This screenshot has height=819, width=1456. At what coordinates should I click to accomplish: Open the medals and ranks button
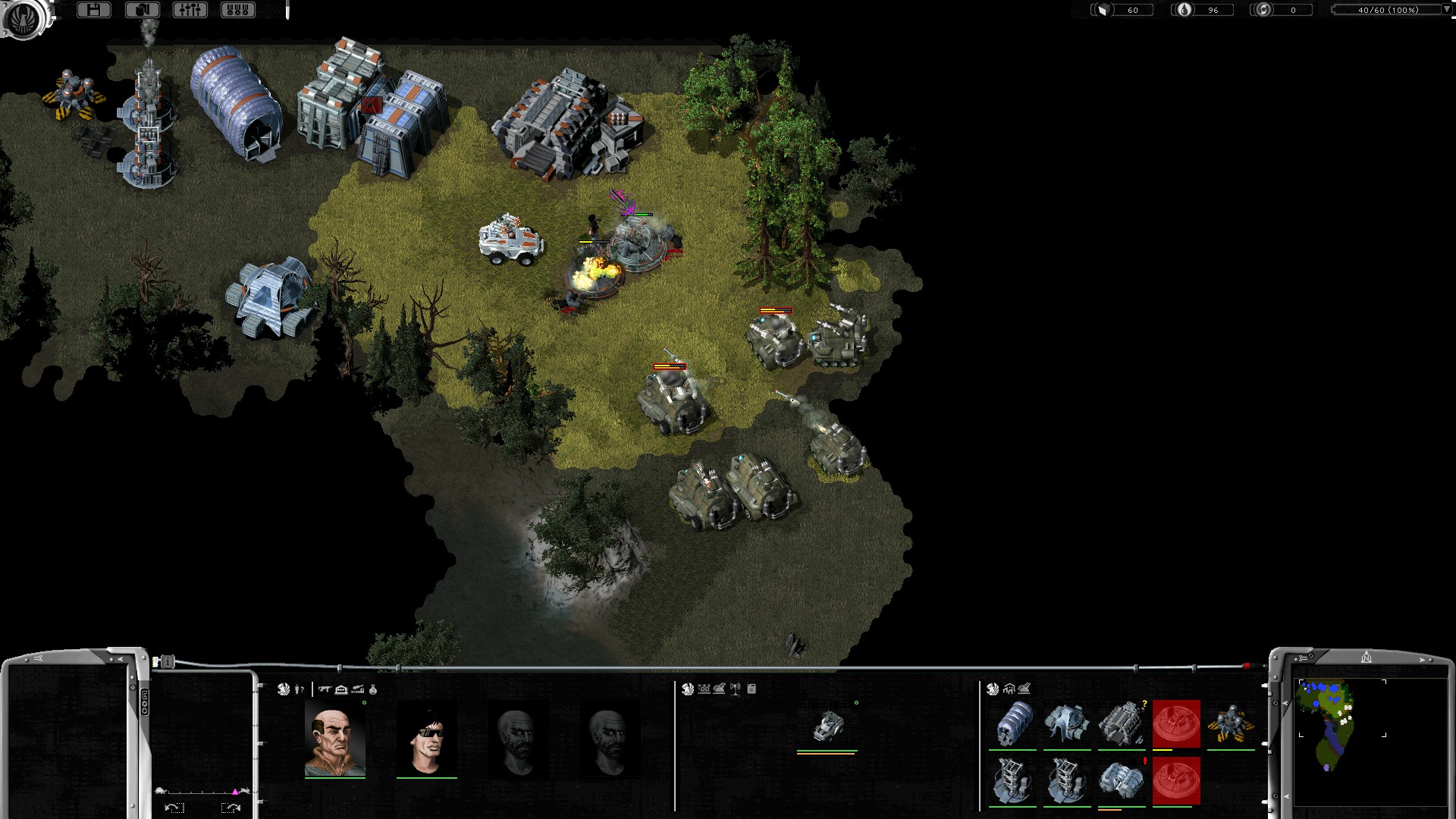click(x=237, y=10)
